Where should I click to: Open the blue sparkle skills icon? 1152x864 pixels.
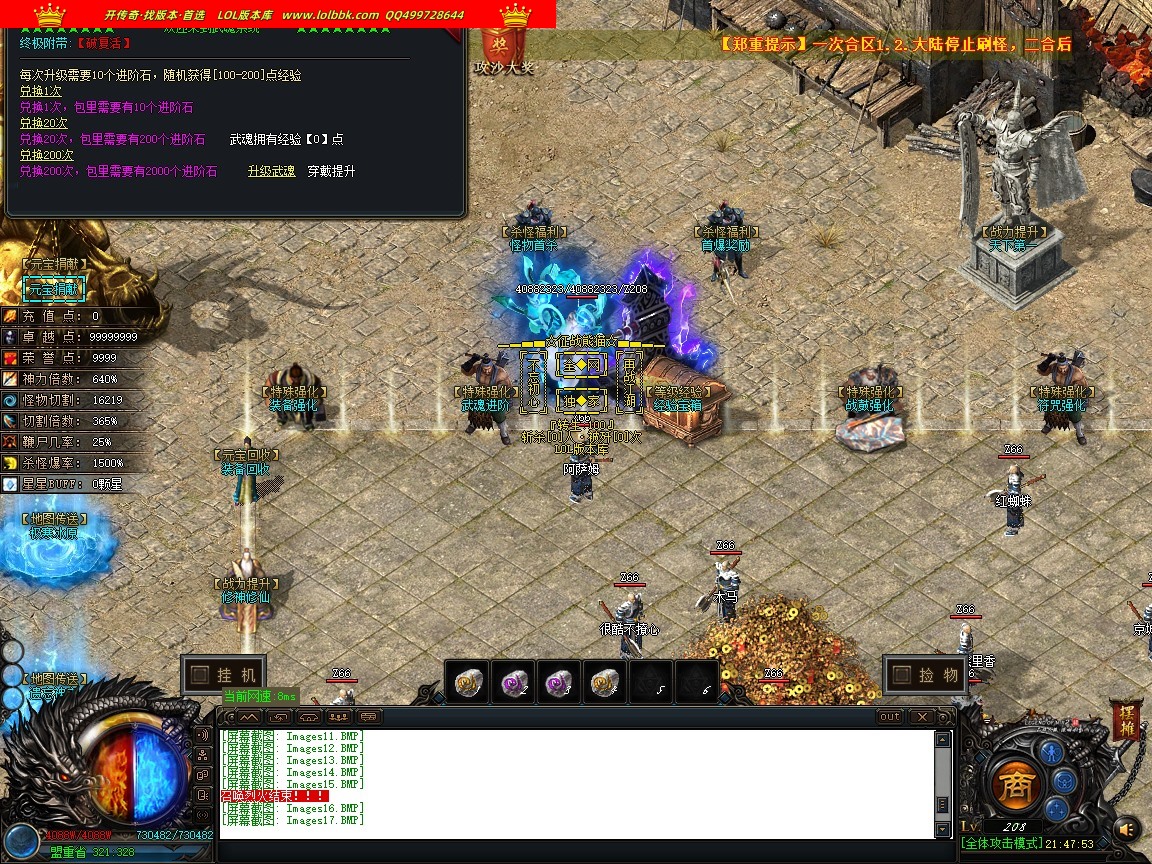pyautogui.click(x=1056, y=807)
